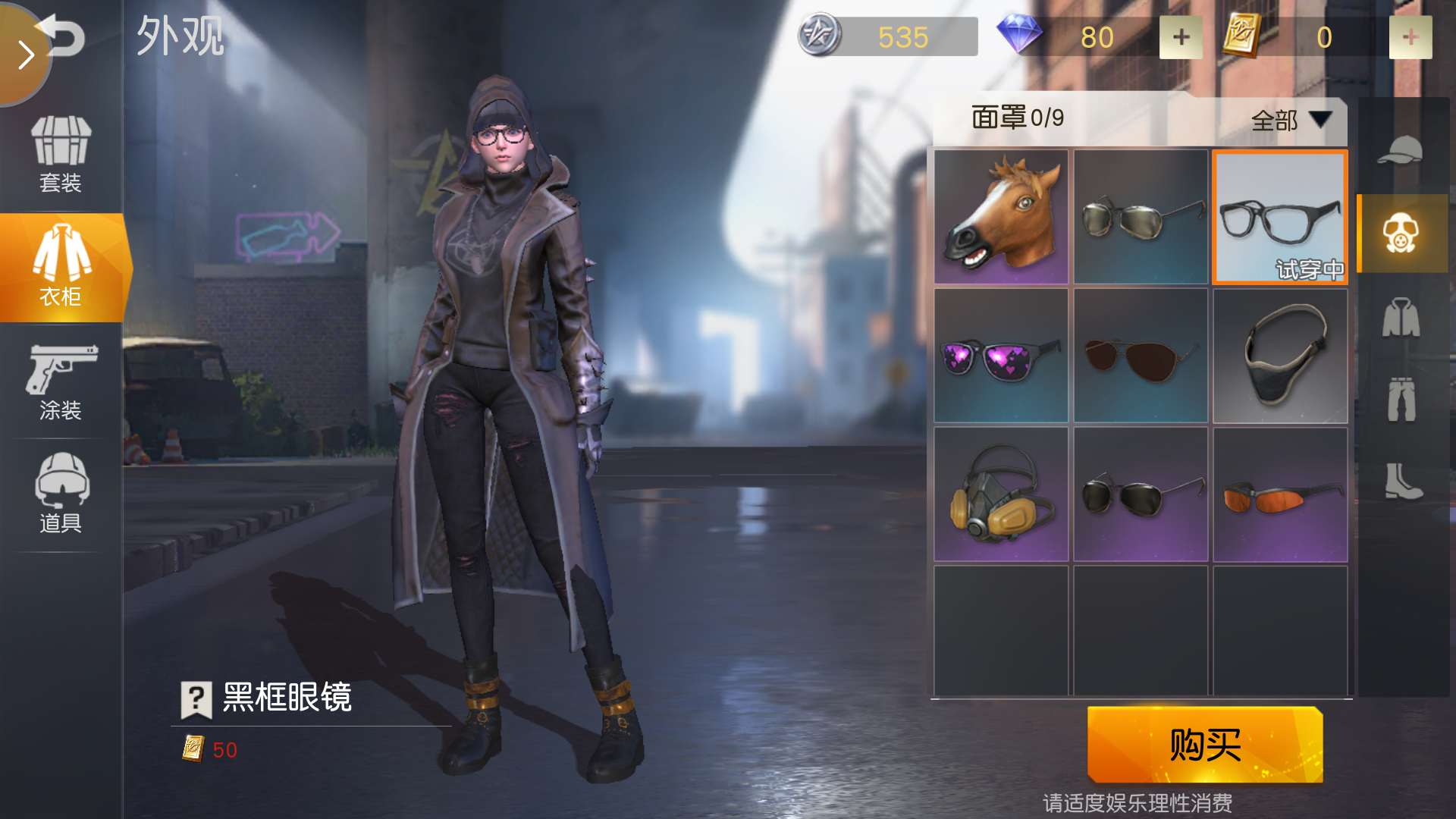Choose the black face mask item
This screenshot has width=1456, height=819.
pyautogui.click(x=1280, y=356)
